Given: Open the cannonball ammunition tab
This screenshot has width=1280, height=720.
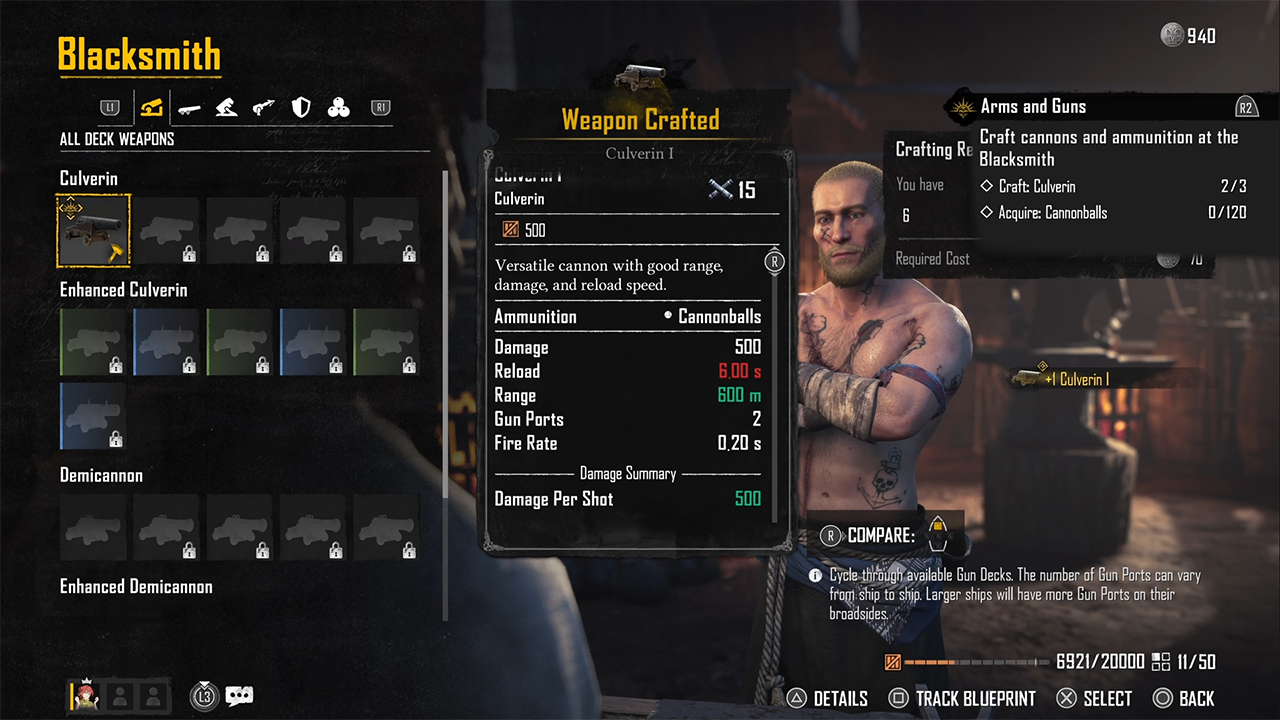Looking at the screenshot, I should tap(339, 107).
